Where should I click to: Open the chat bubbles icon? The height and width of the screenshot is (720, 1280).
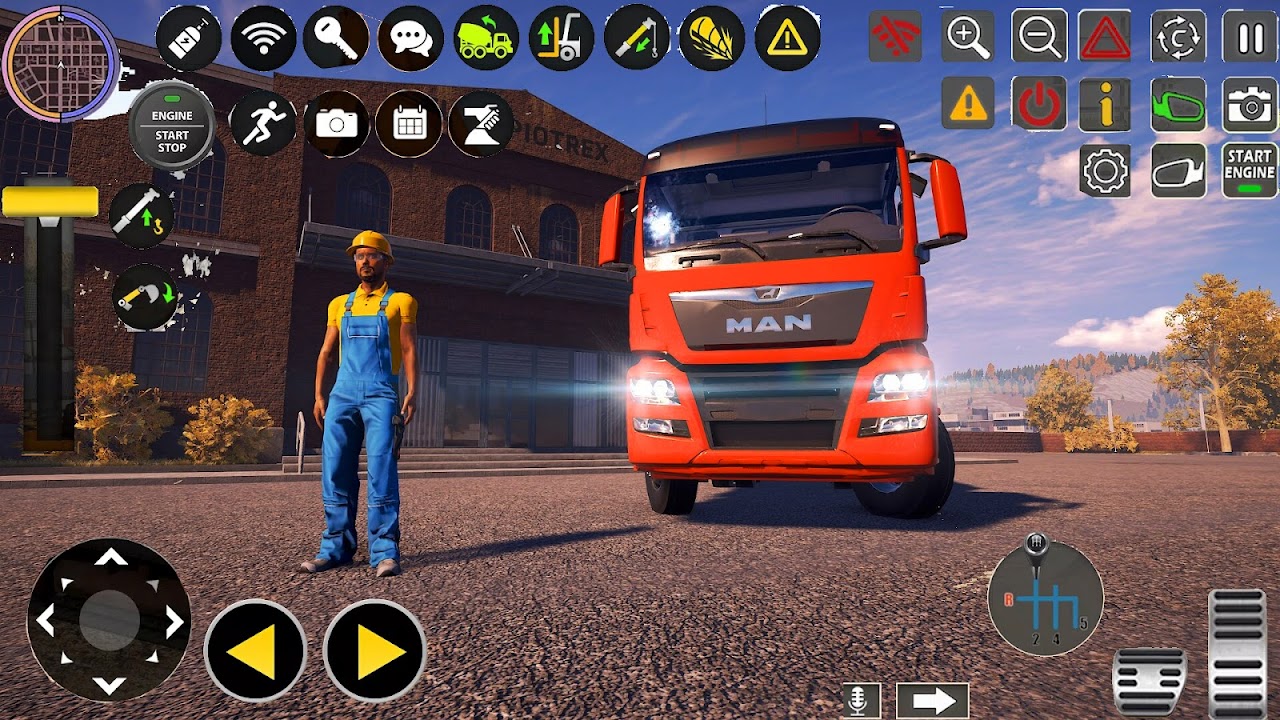(x=411, y=38)
